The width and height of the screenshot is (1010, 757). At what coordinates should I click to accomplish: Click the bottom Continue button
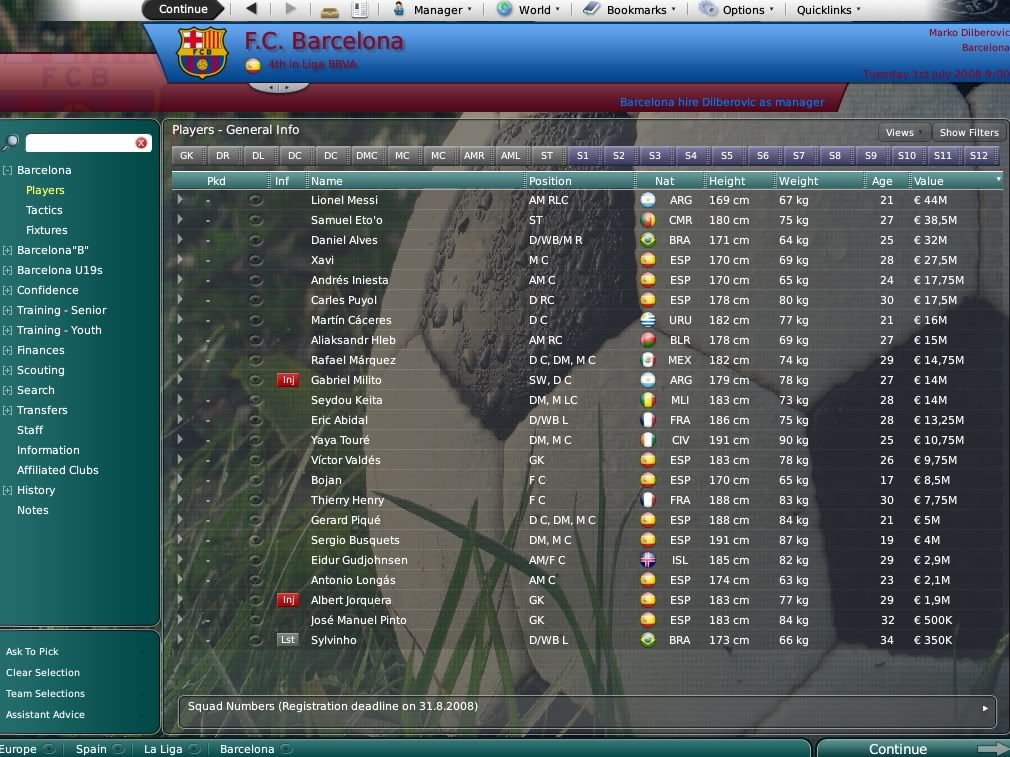(x=898, y=748)
